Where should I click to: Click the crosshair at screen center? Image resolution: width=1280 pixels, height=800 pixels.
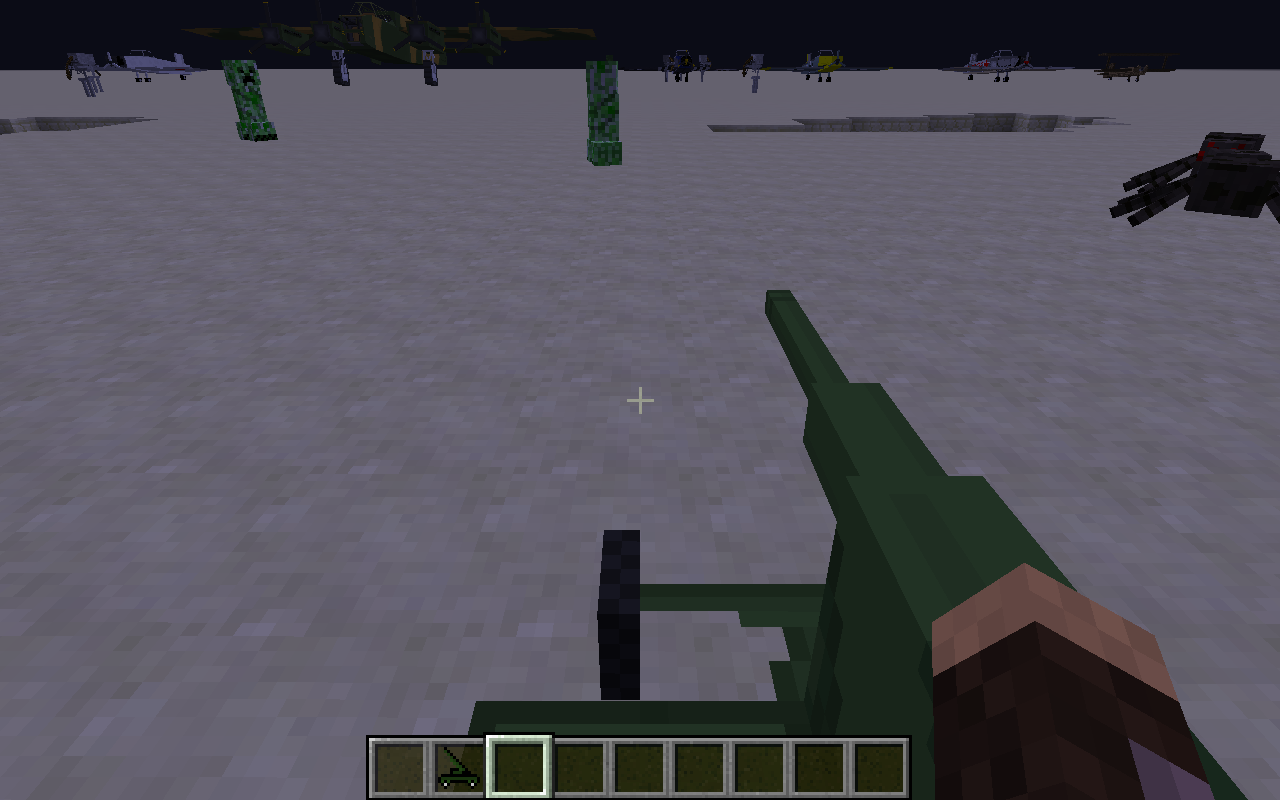tap(639, 400)
